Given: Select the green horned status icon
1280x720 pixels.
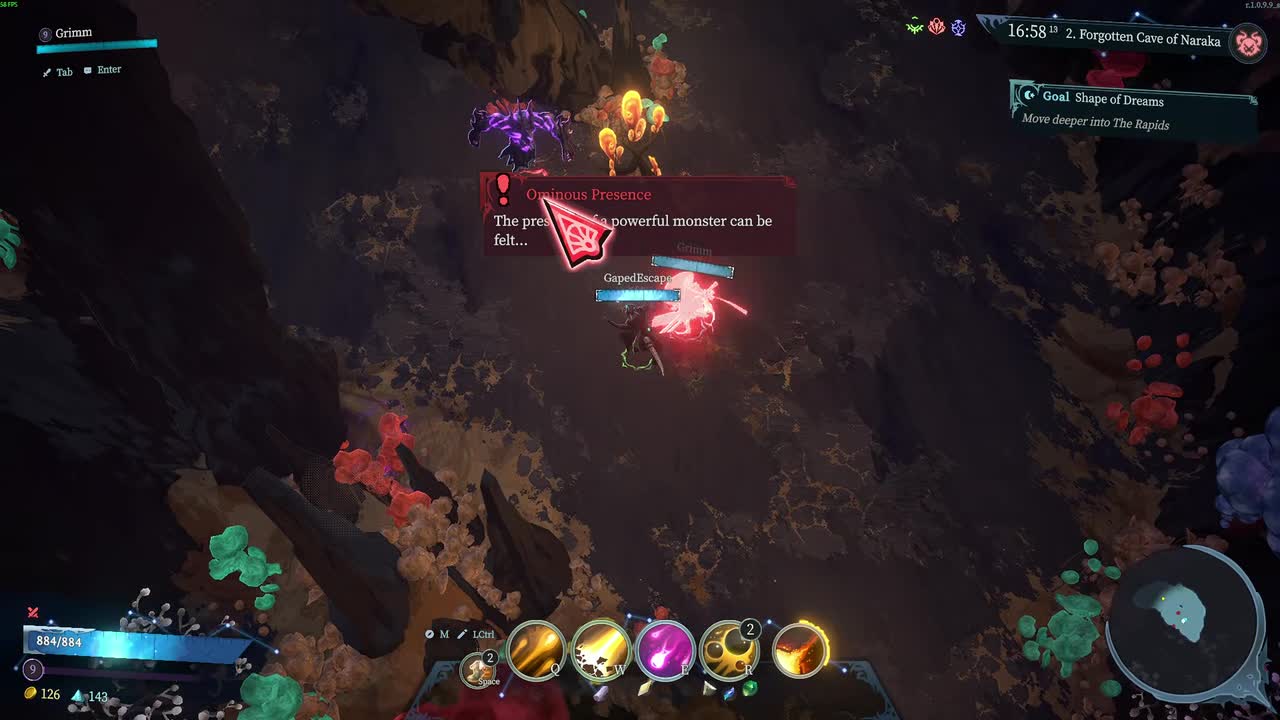Looking at the screenshot, I should click(x=914, y=28).
